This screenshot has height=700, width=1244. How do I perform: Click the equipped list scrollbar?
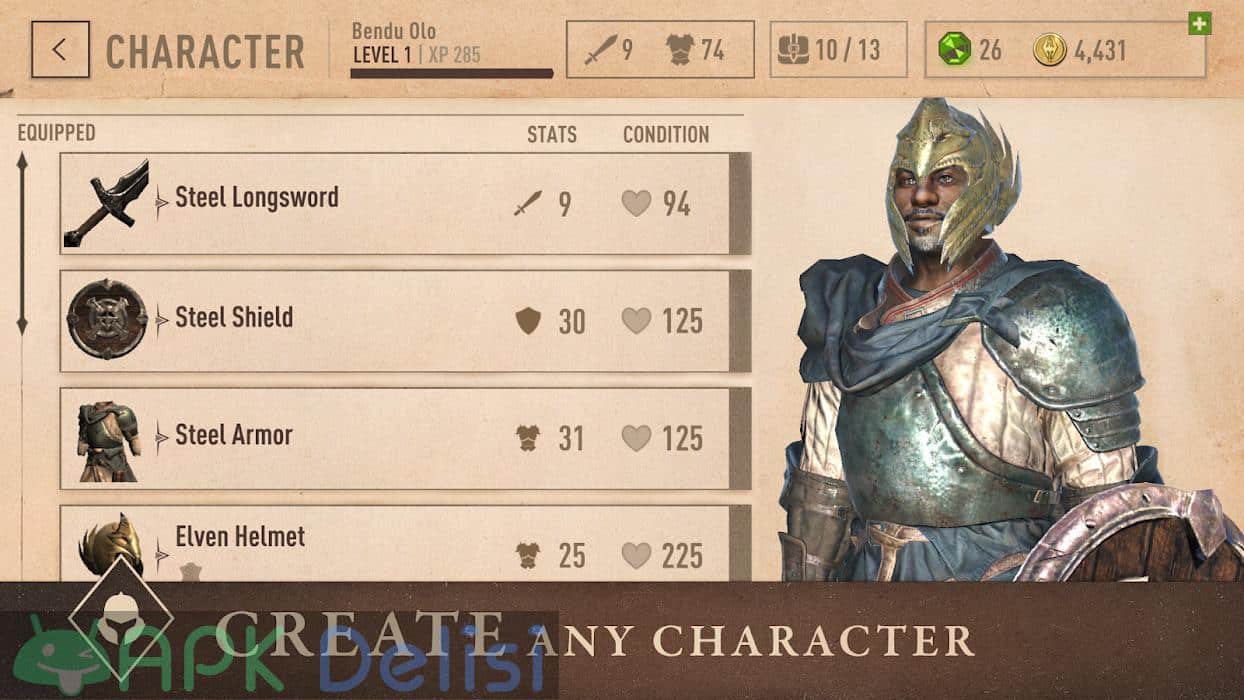point(22,243)
